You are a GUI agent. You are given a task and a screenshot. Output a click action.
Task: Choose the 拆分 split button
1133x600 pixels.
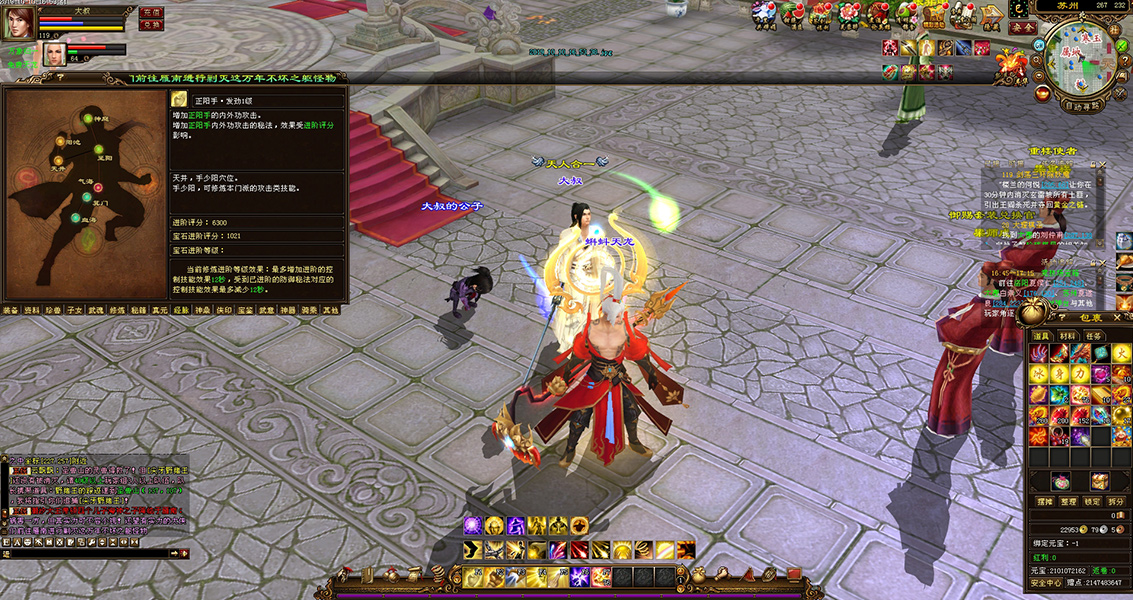[1117, 501]
